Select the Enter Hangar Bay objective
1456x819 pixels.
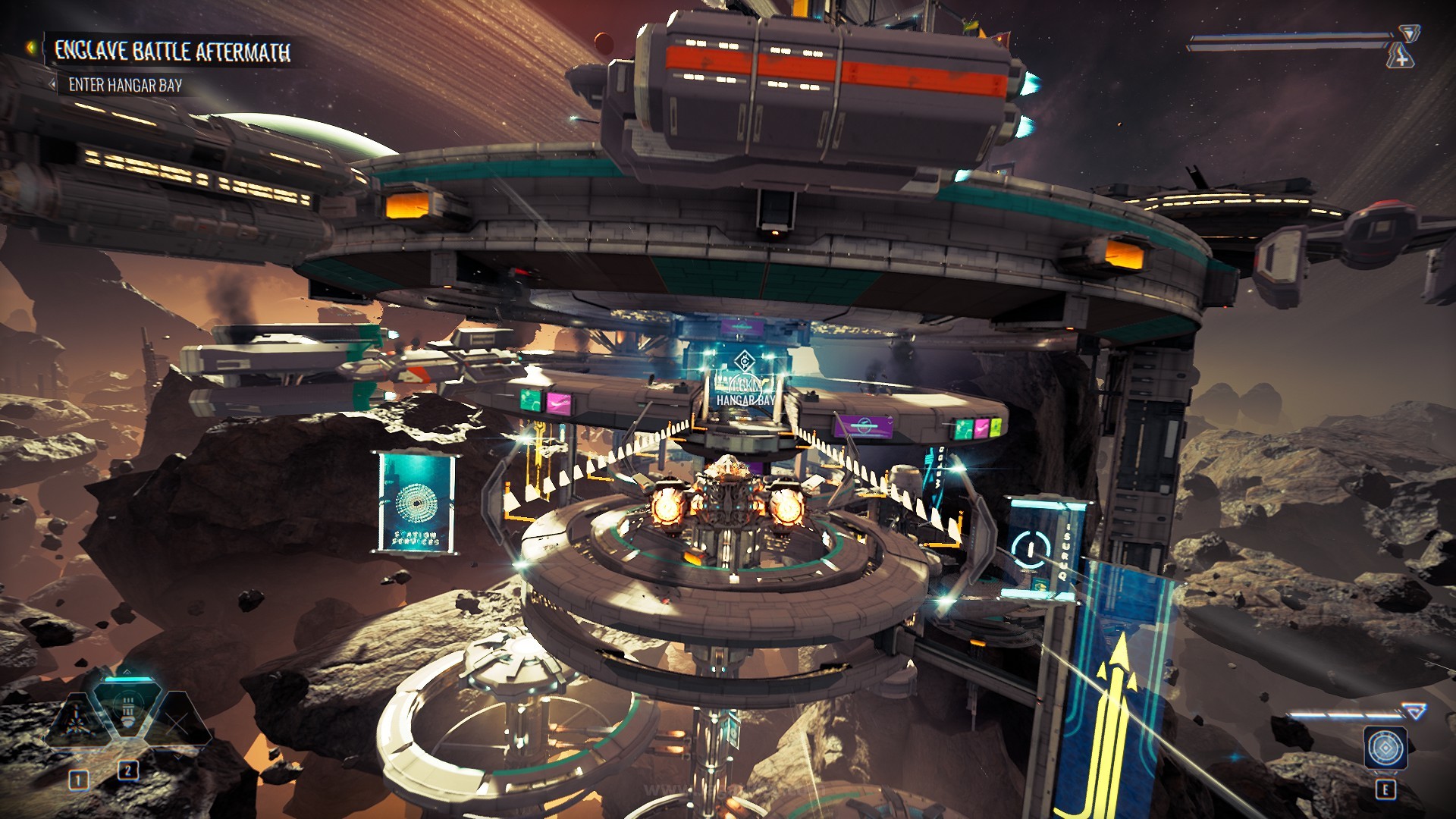pos(125,85)
